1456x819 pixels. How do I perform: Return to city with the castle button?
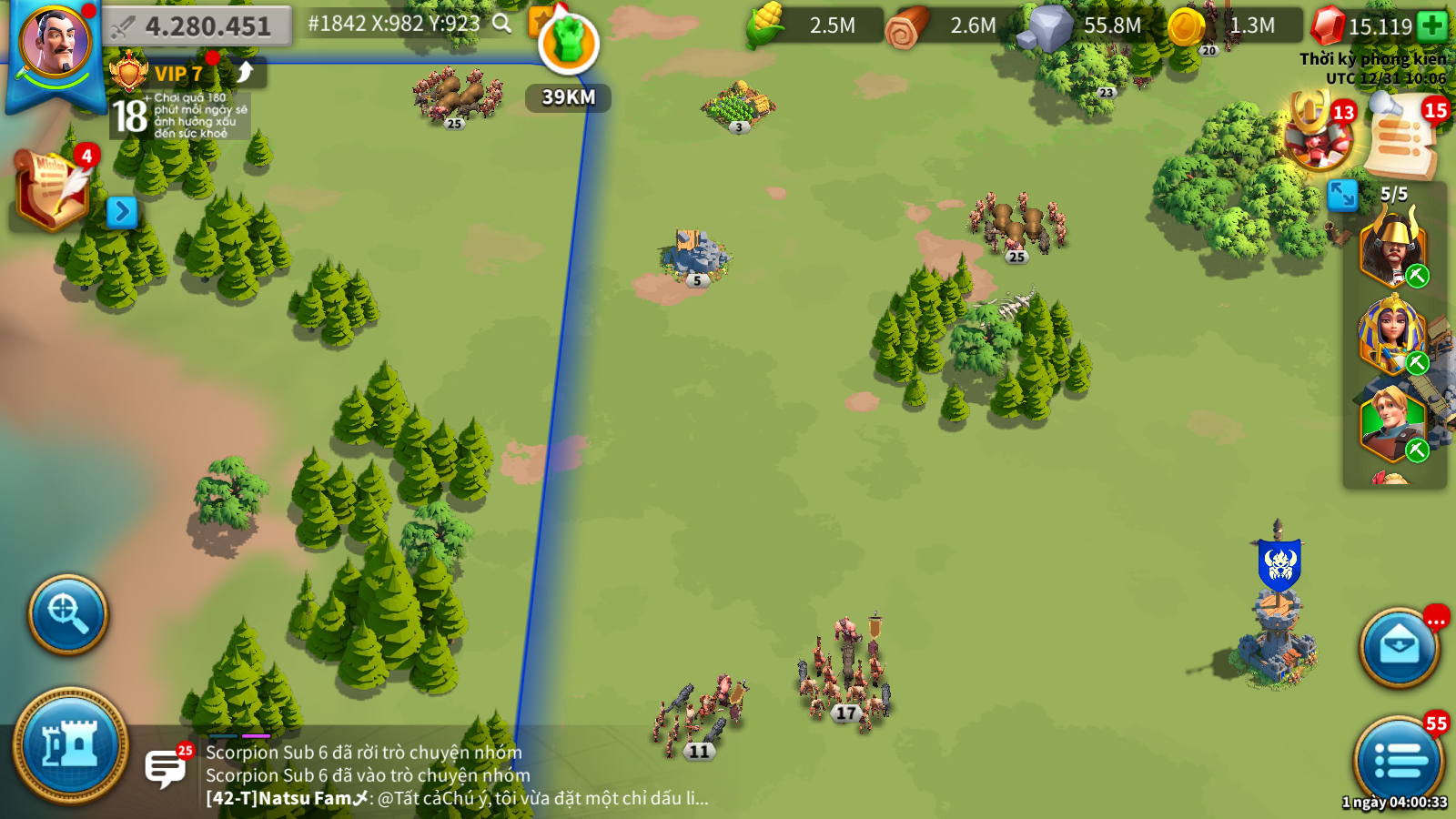tap(70, 745)
